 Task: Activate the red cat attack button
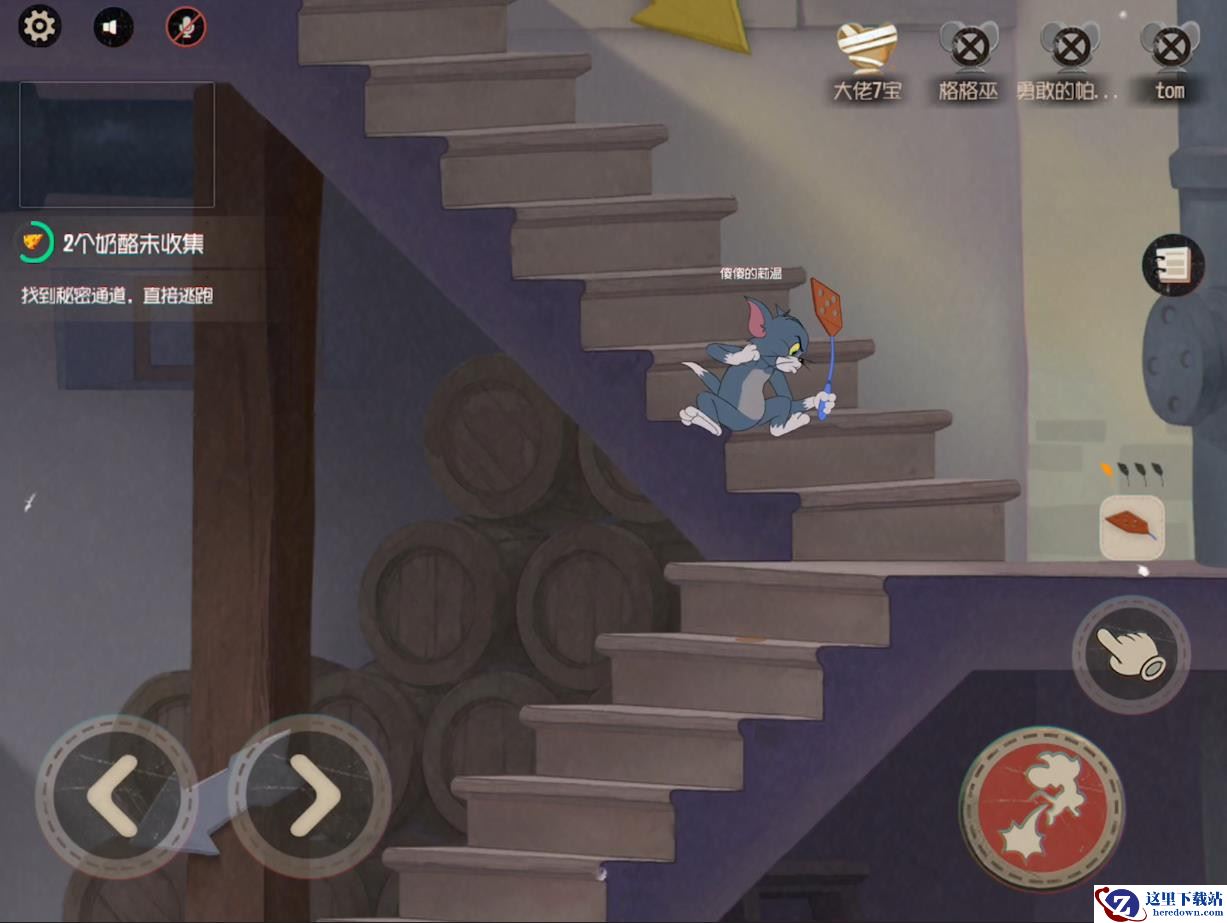coord(1041,806)
